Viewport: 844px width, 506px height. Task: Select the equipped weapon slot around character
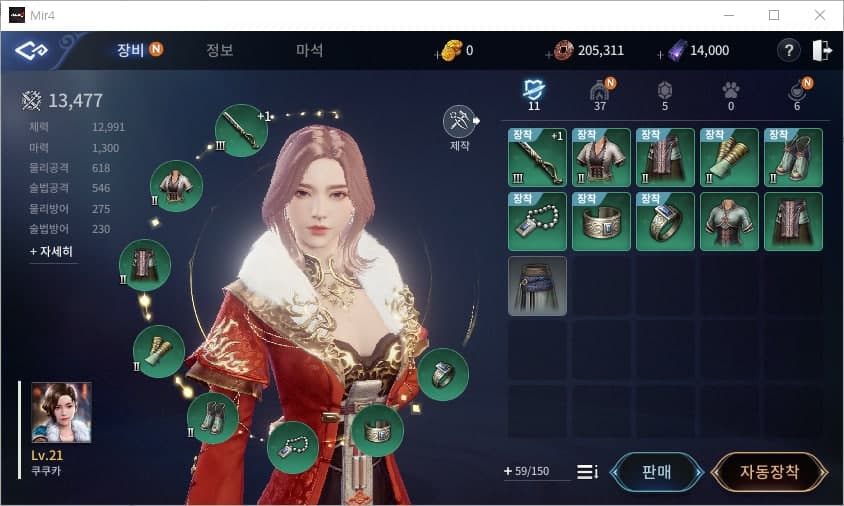click(241, 129)
